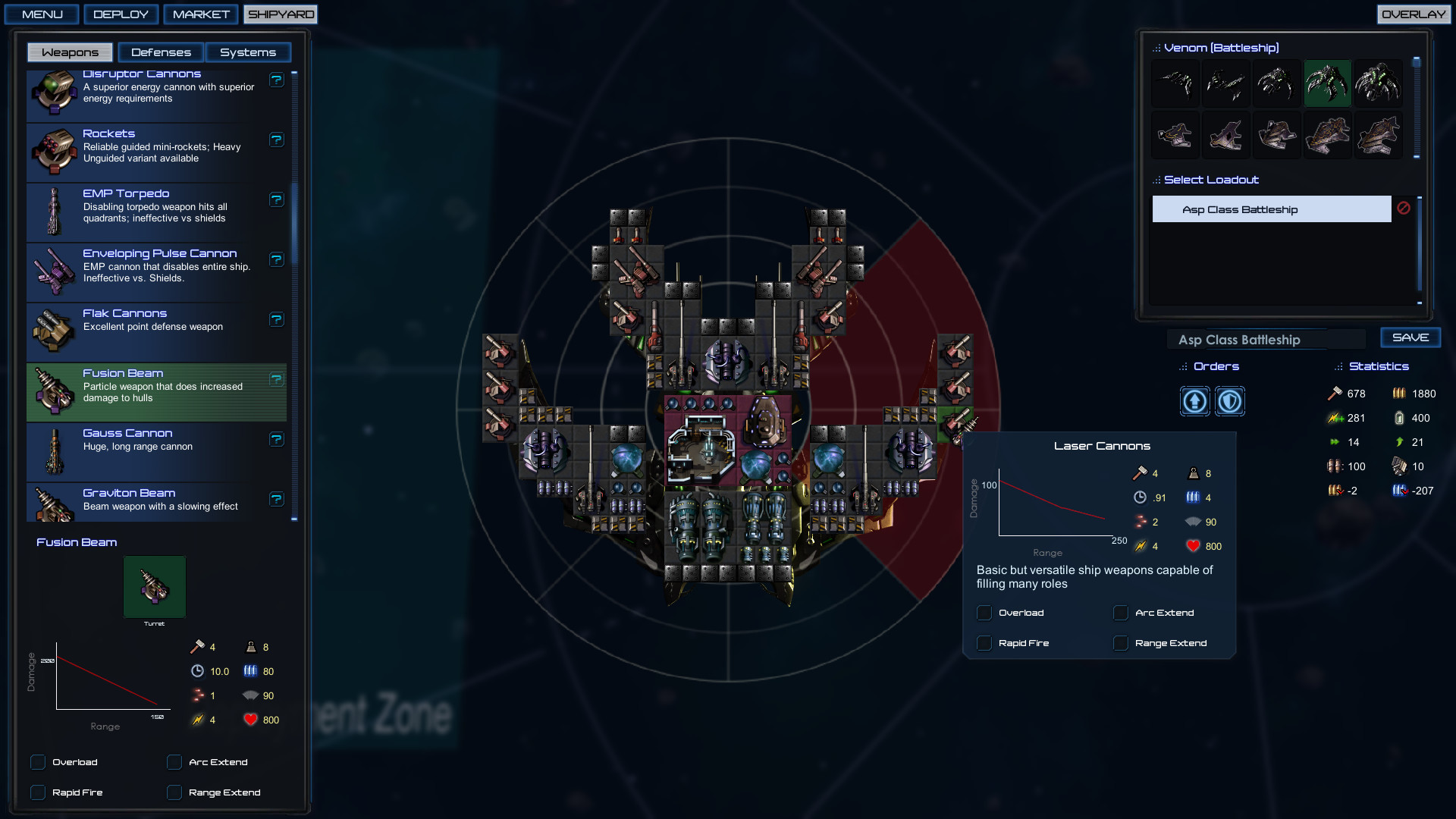
Task: Click the ship name input field
Action: (1266, 339)
